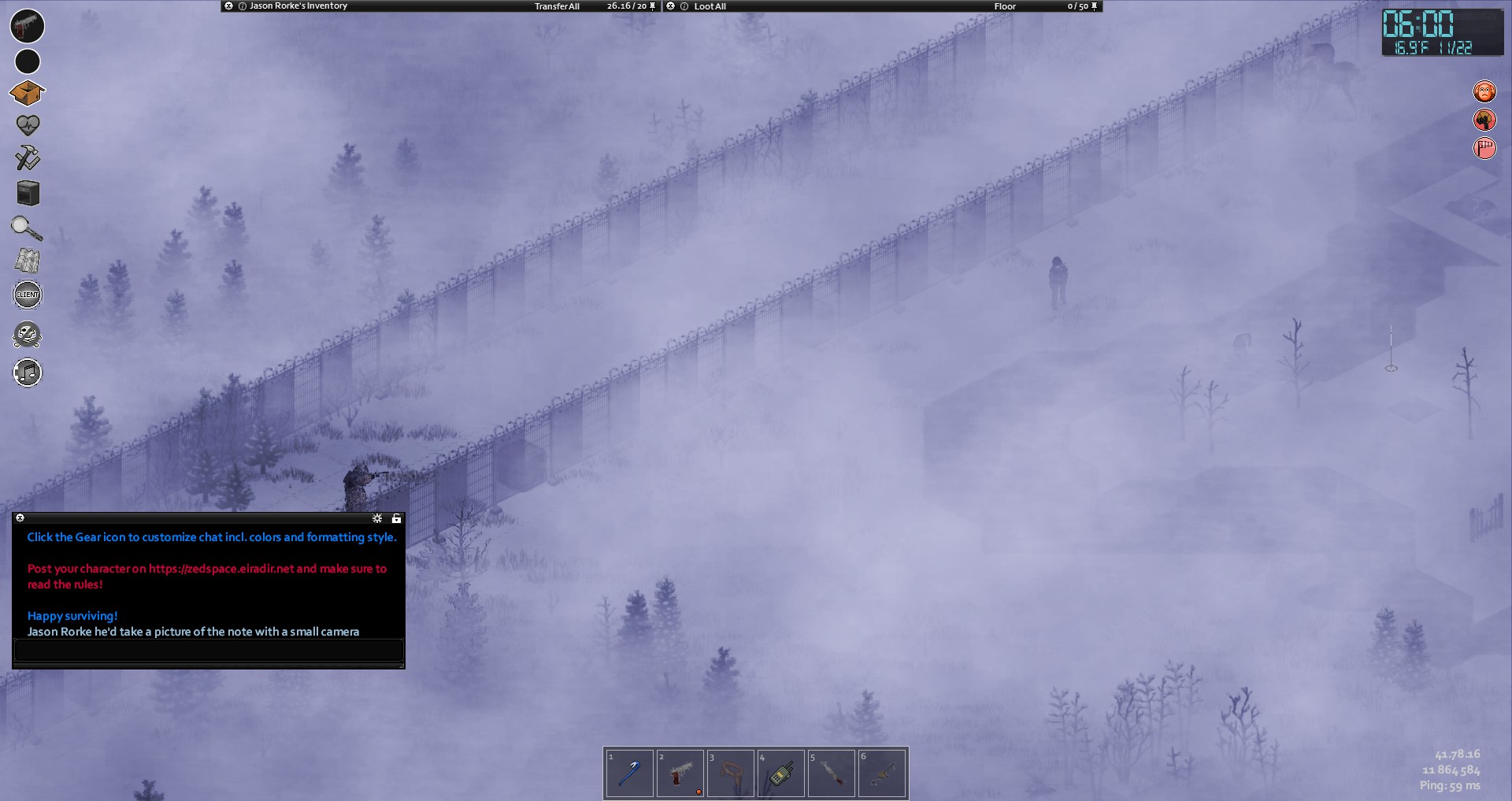Toggle the skull and crossbones icon
Image resolution: width=1512 pixels, height=801 pixels.
click(28, 336)
